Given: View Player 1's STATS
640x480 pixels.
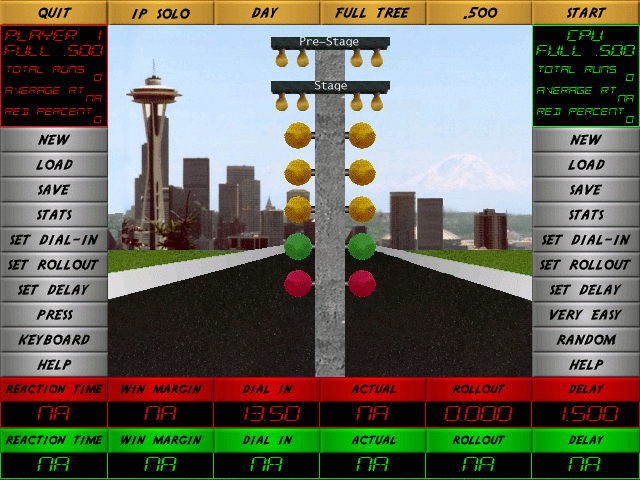Looking at the screenshot, I should click(54, 215).
